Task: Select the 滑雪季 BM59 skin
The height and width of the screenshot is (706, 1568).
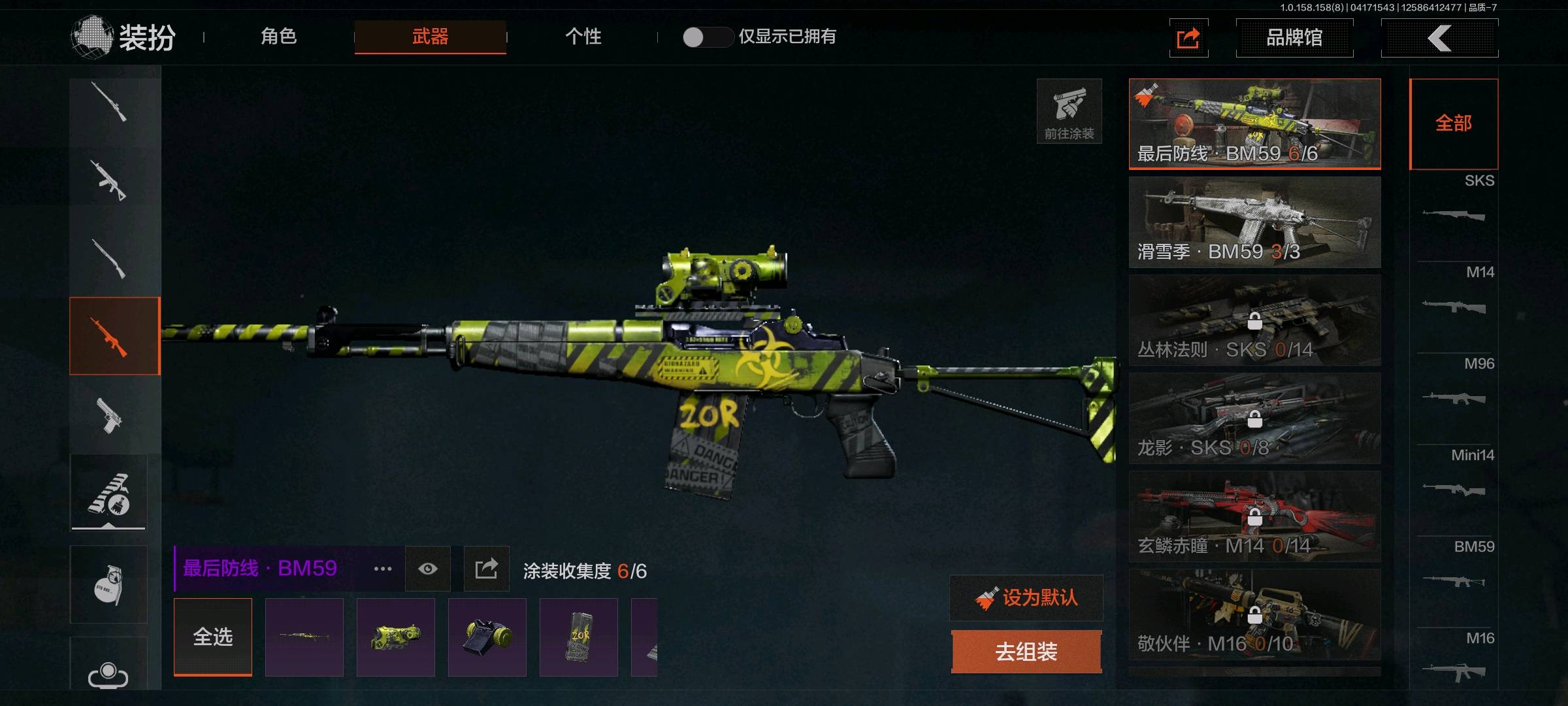Action: (x=1254, y=222)
